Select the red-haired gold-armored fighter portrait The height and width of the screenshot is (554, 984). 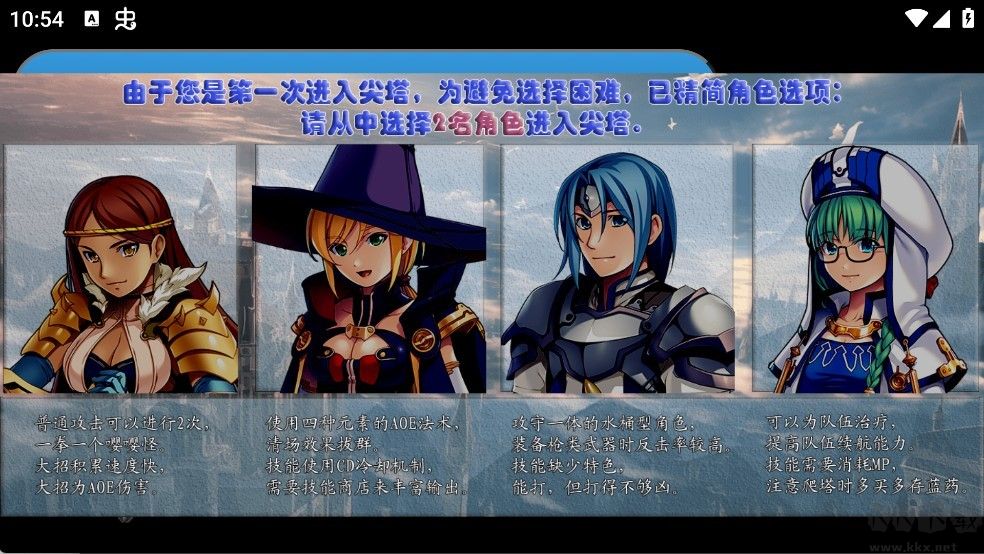click(121, 268)
